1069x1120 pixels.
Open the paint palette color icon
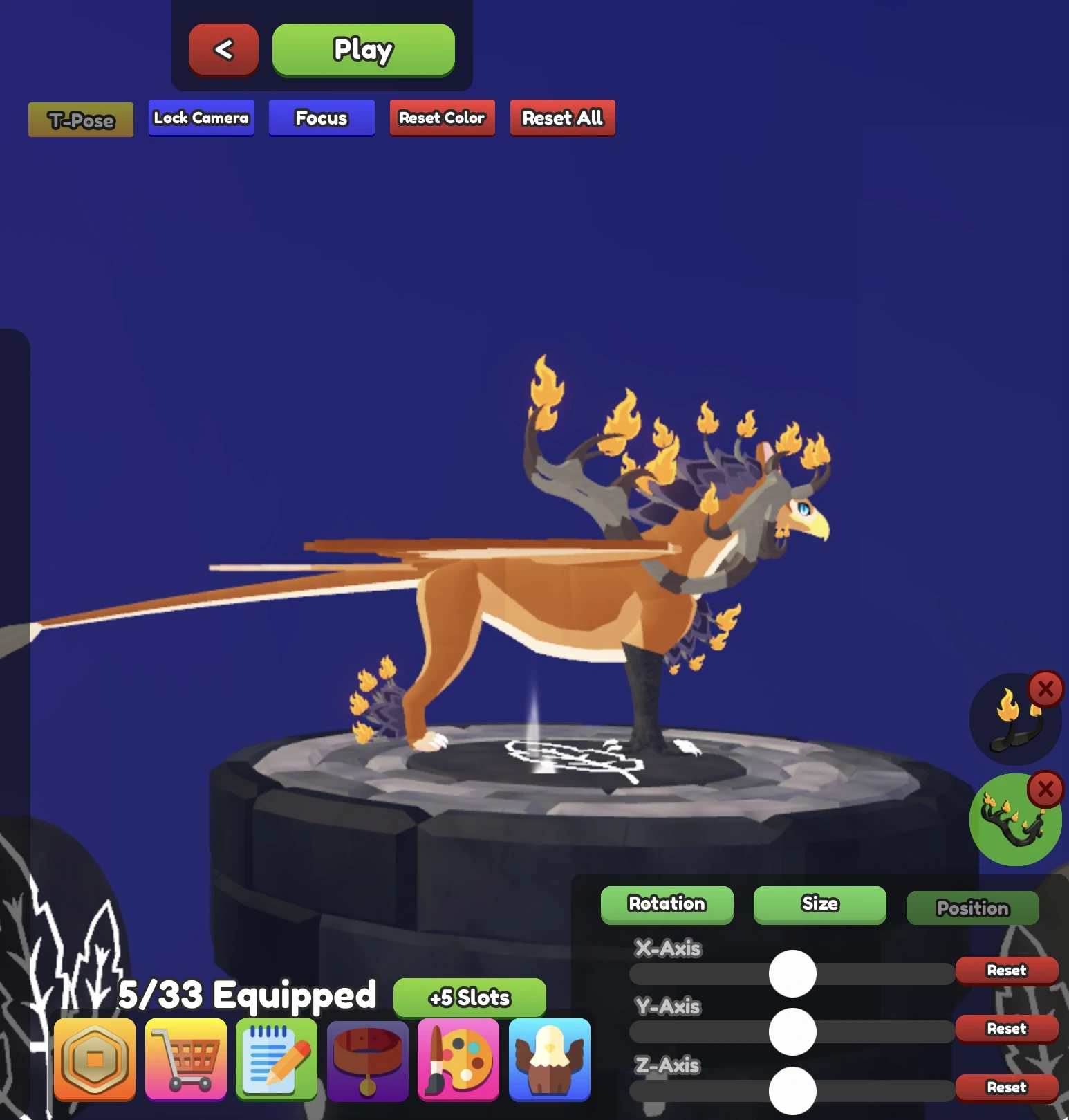[458, 1059]
